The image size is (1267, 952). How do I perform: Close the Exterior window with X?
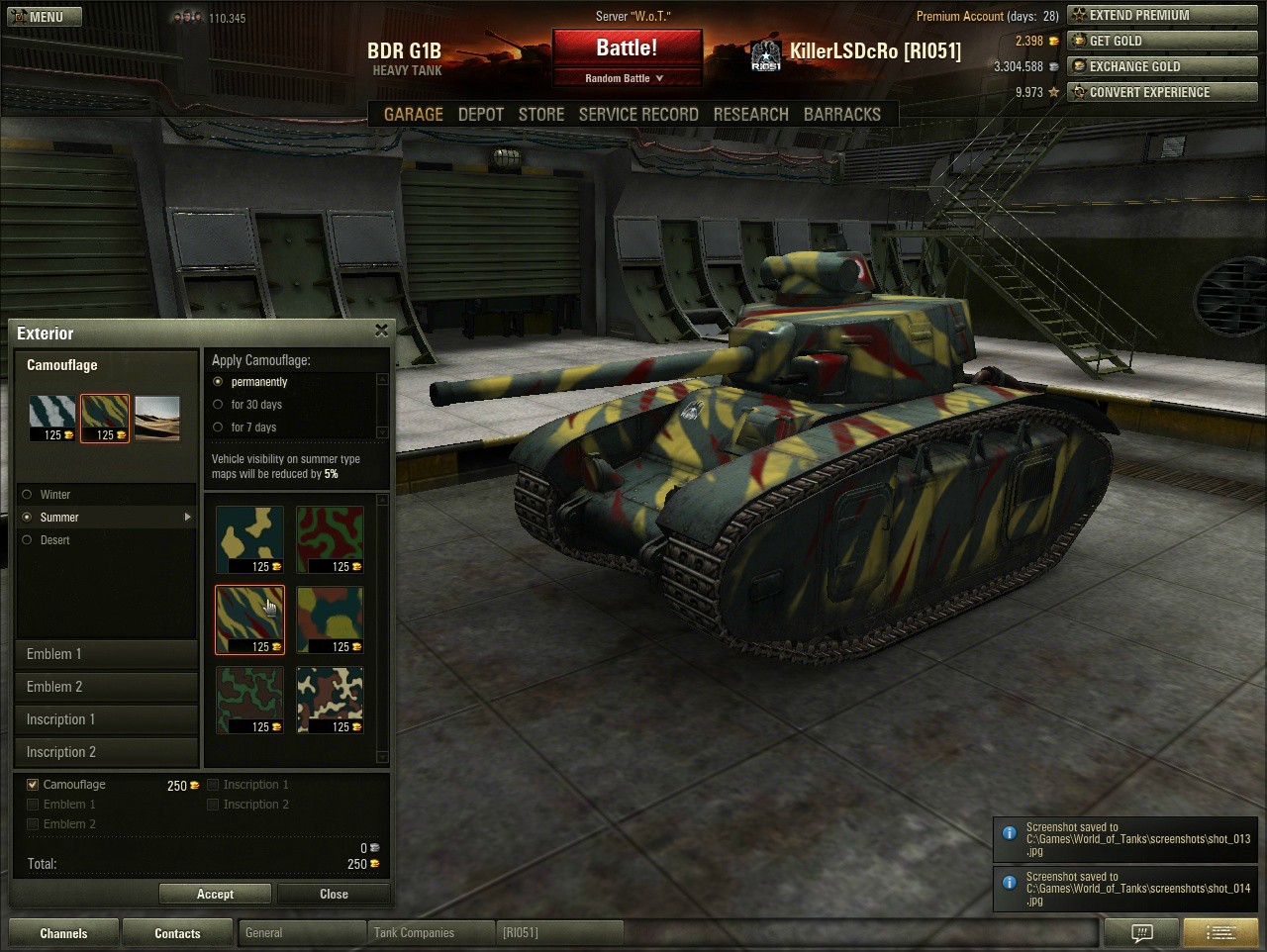[381, 331]
